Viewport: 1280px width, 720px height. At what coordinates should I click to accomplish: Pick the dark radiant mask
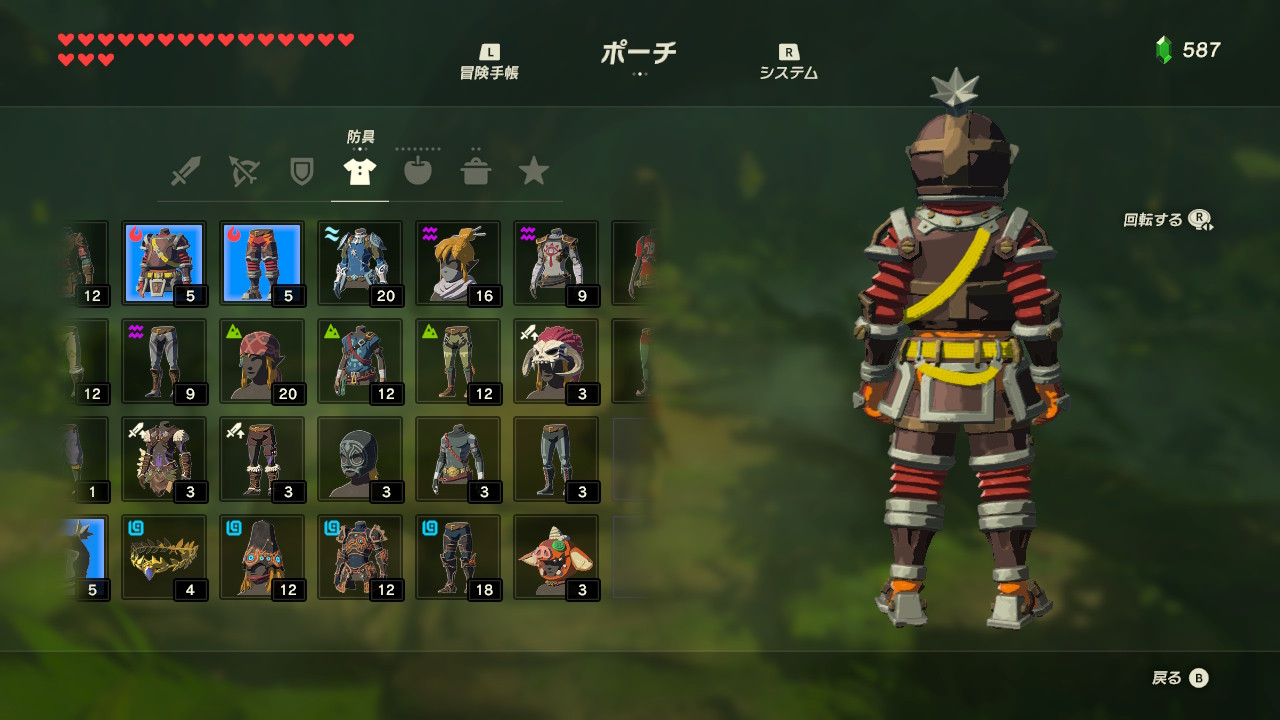click(360, 459)
